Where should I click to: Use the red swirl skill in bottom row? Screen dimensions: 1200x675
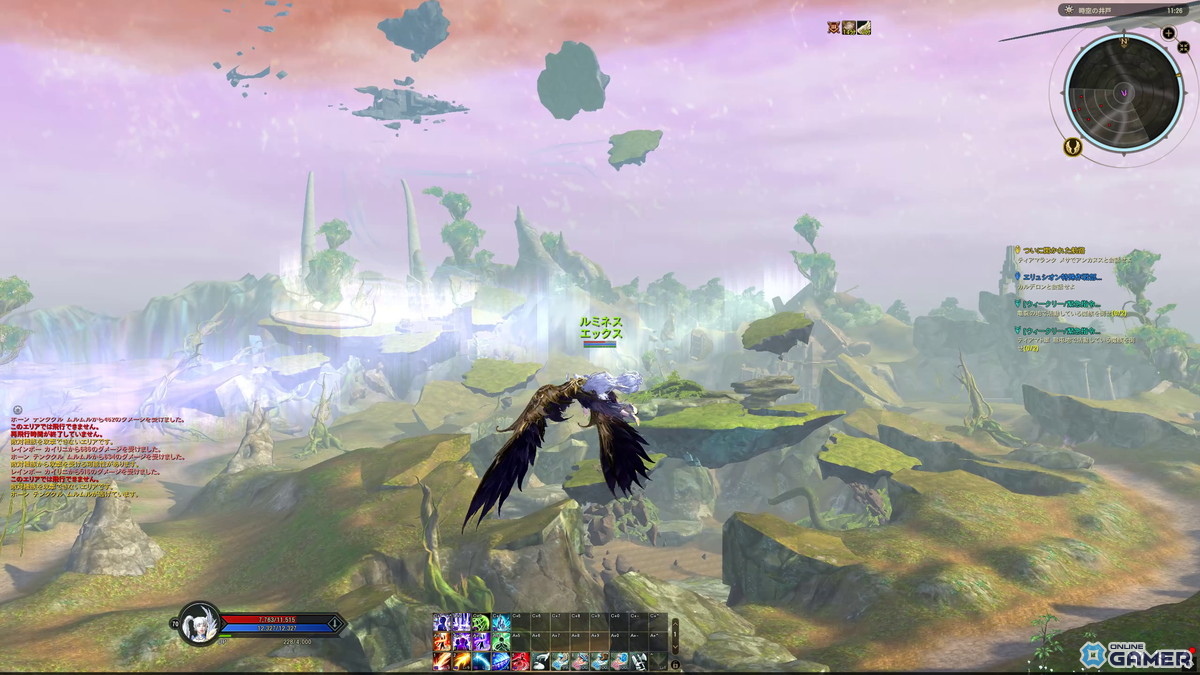coord(520,661)
